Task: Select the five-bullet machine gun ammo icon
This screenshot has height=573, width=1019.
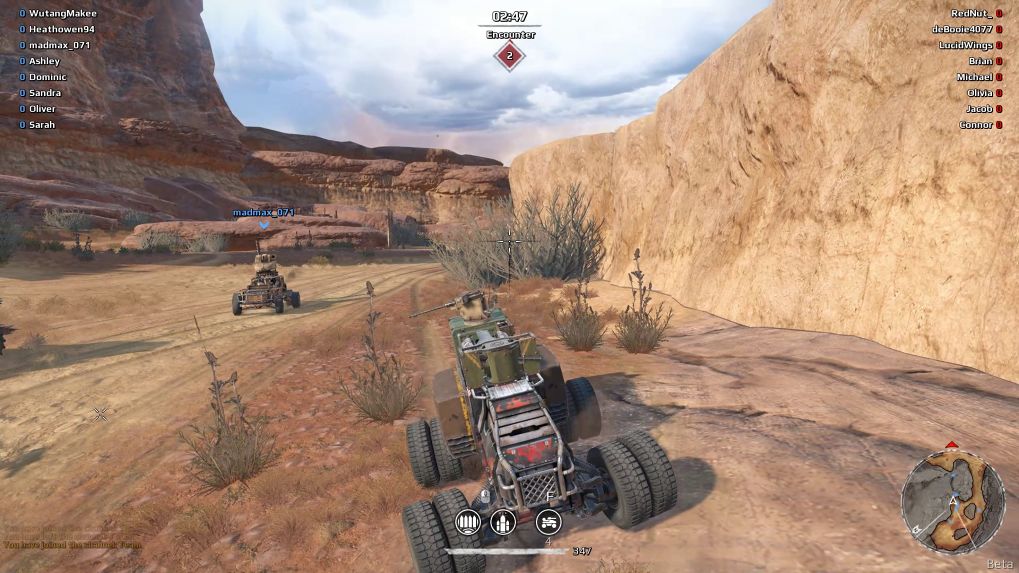Action: pyautogui.click(x=468, y=521)
